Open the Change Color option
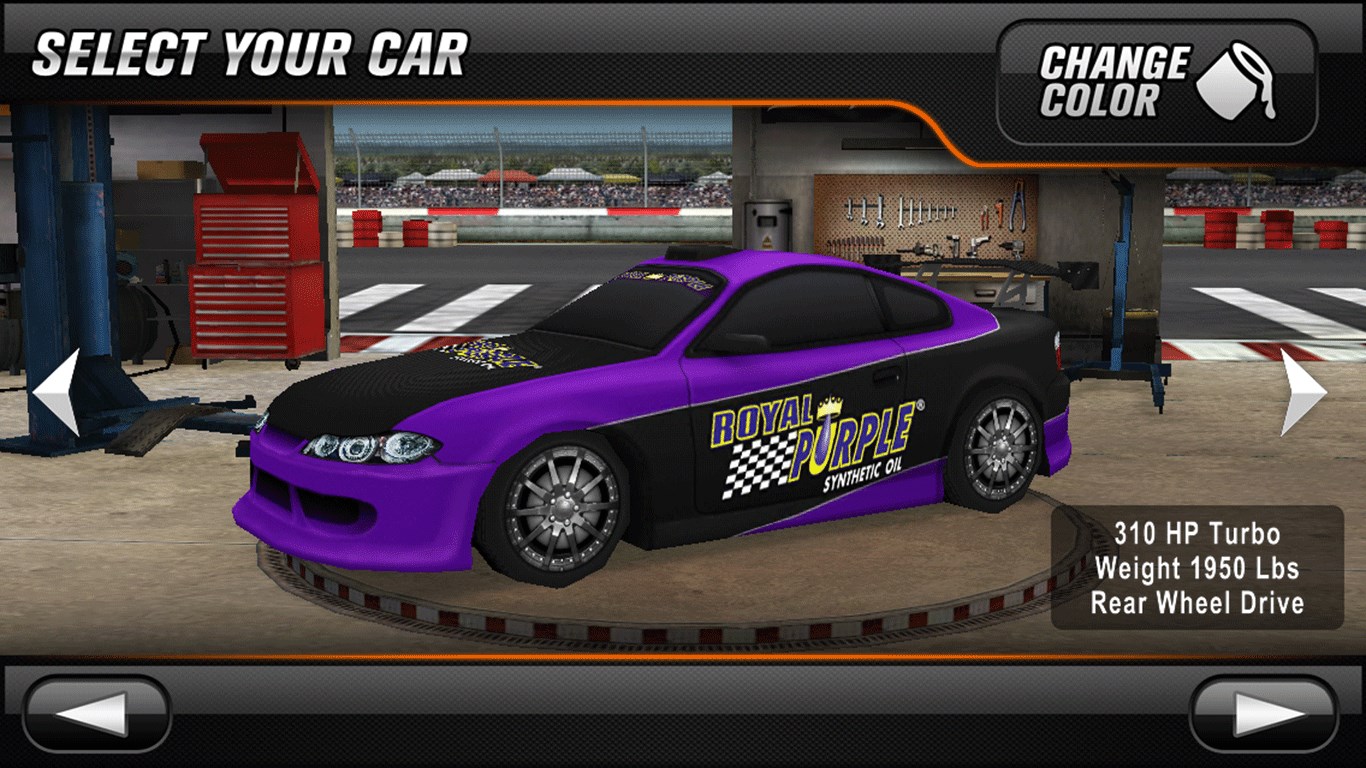The width and height of the screenshot is (1366, 768). (x=1157, y=82)
